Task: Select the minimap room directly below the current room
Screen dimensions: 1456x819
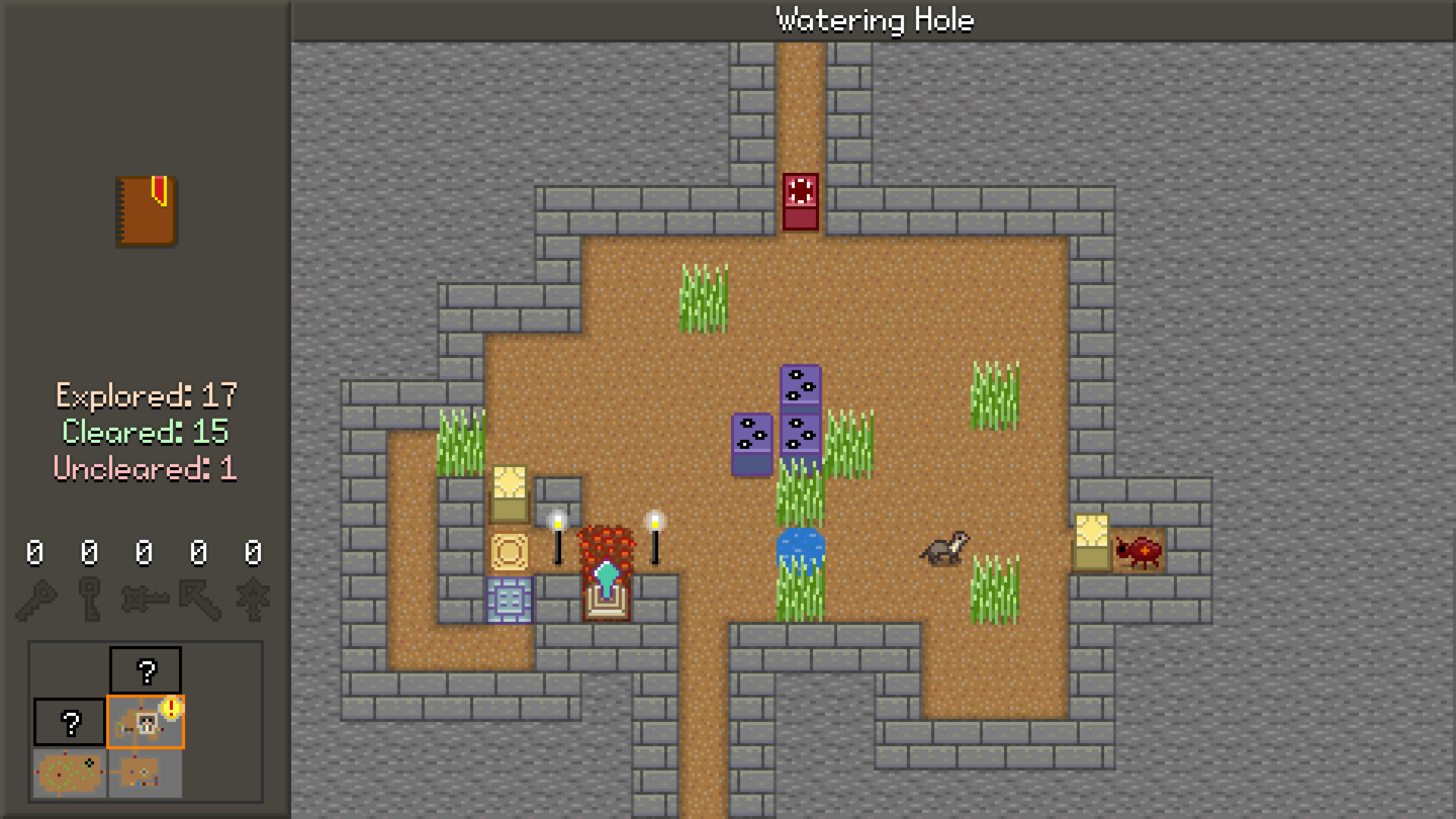Action: (x=144, y=773)
